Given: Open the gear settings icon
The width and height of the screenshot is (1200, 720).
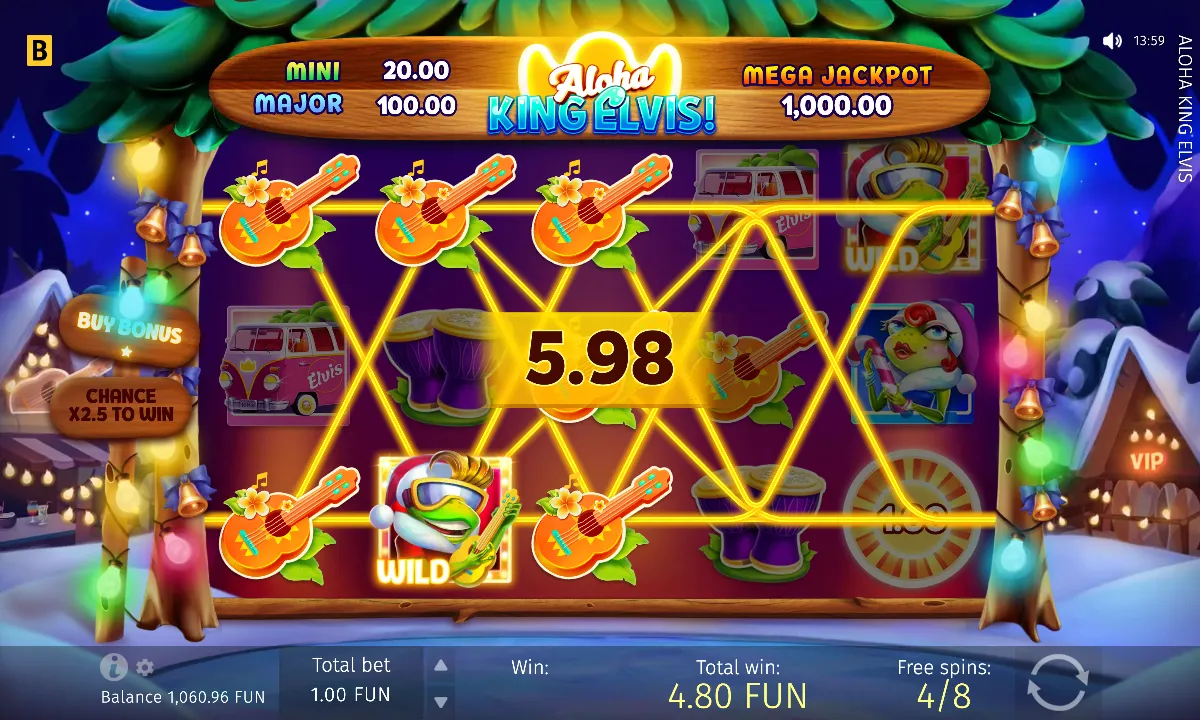Looking at the screenshot, I should (145, 667).
